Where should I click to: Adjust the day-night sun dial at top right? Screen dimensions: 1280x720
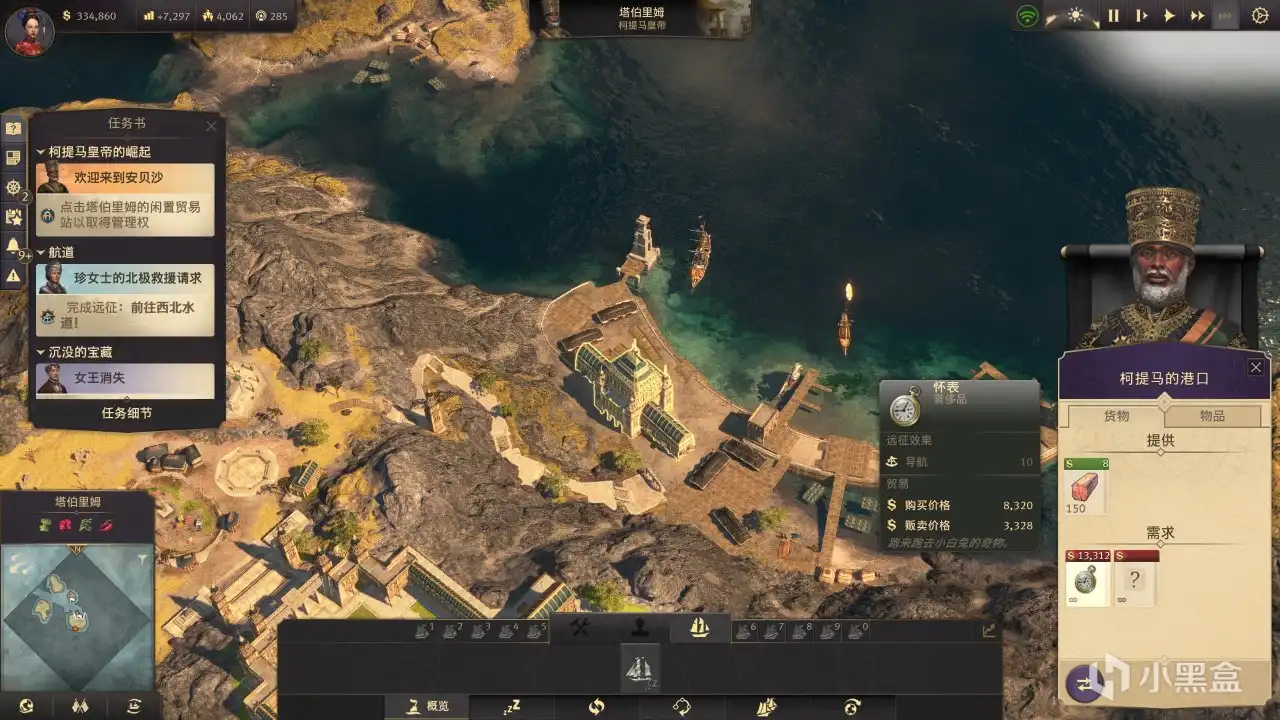click(x=1075, y=14)
